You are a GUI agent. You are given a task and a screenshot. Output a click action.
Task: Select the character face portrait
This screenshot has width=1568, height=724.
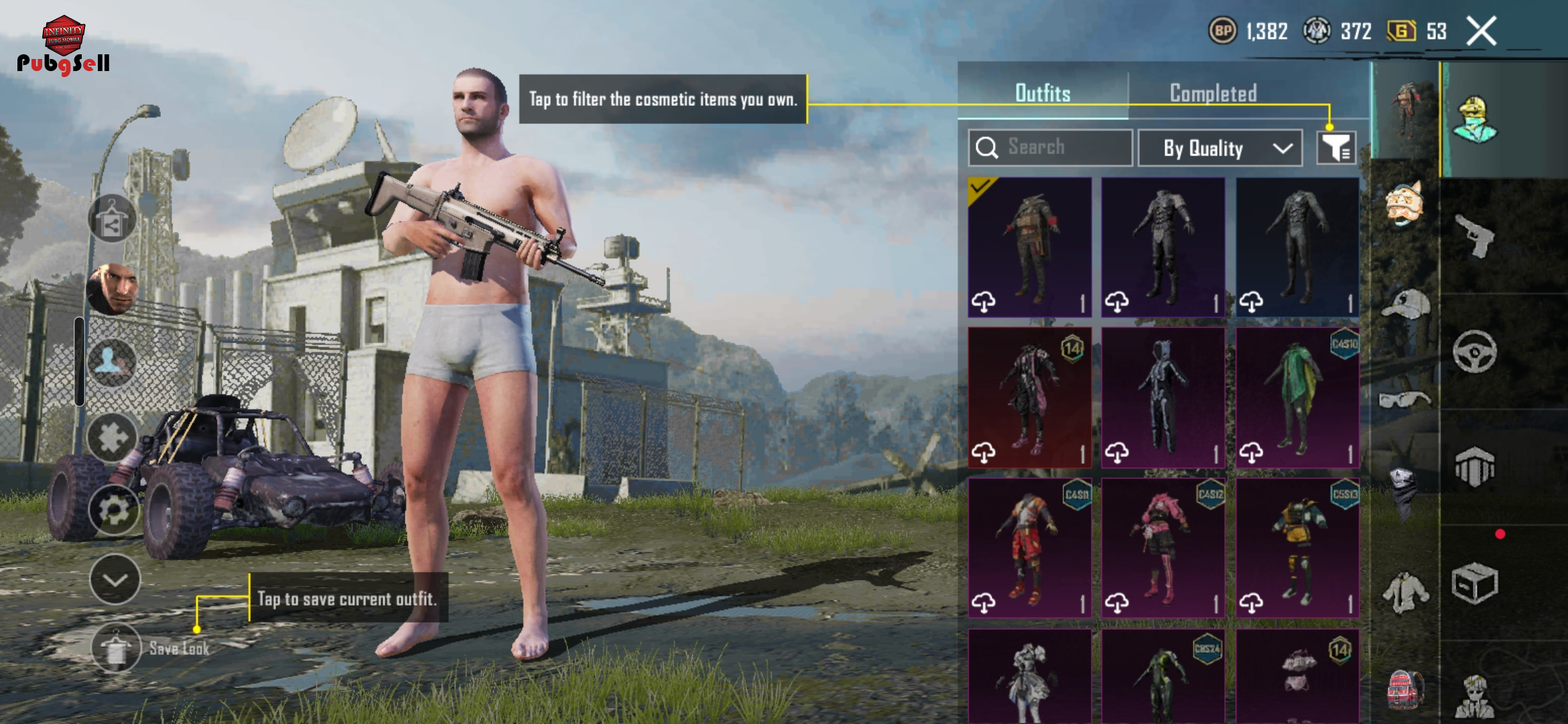click(x=113, y=289)
